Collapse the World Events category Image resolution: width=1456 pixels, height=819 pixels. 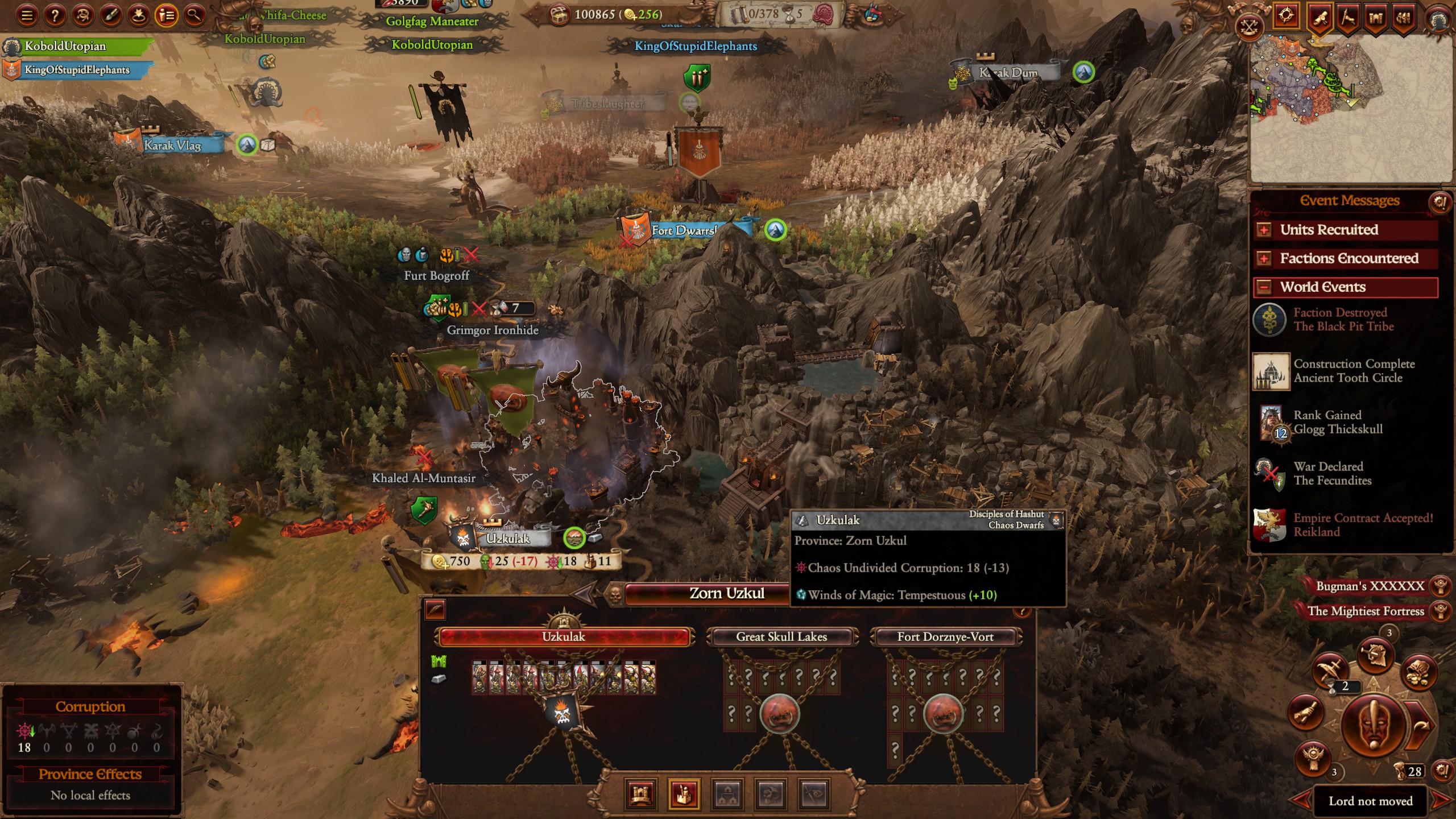[1264, 288]
